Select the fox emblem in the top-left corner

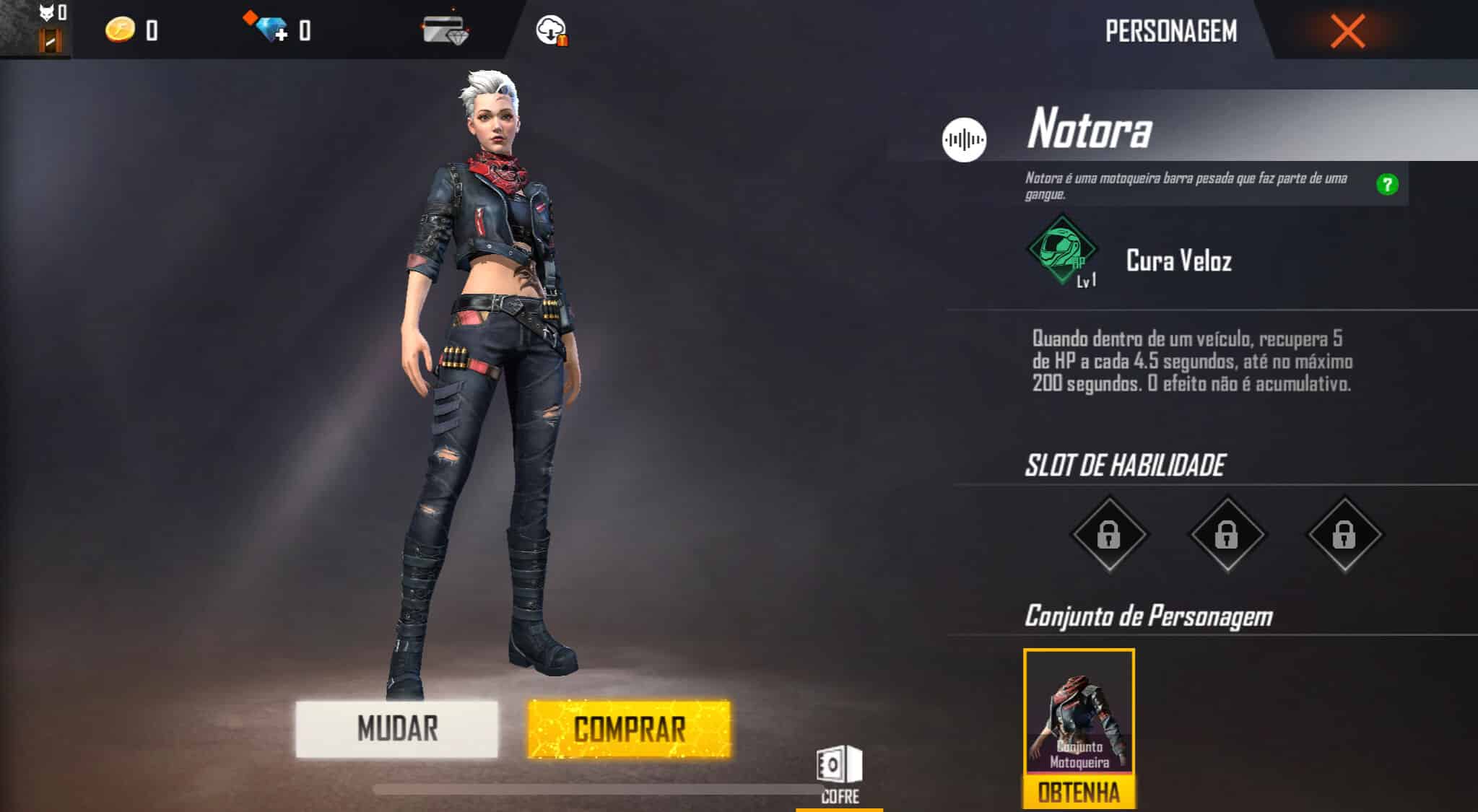[45, 13]
